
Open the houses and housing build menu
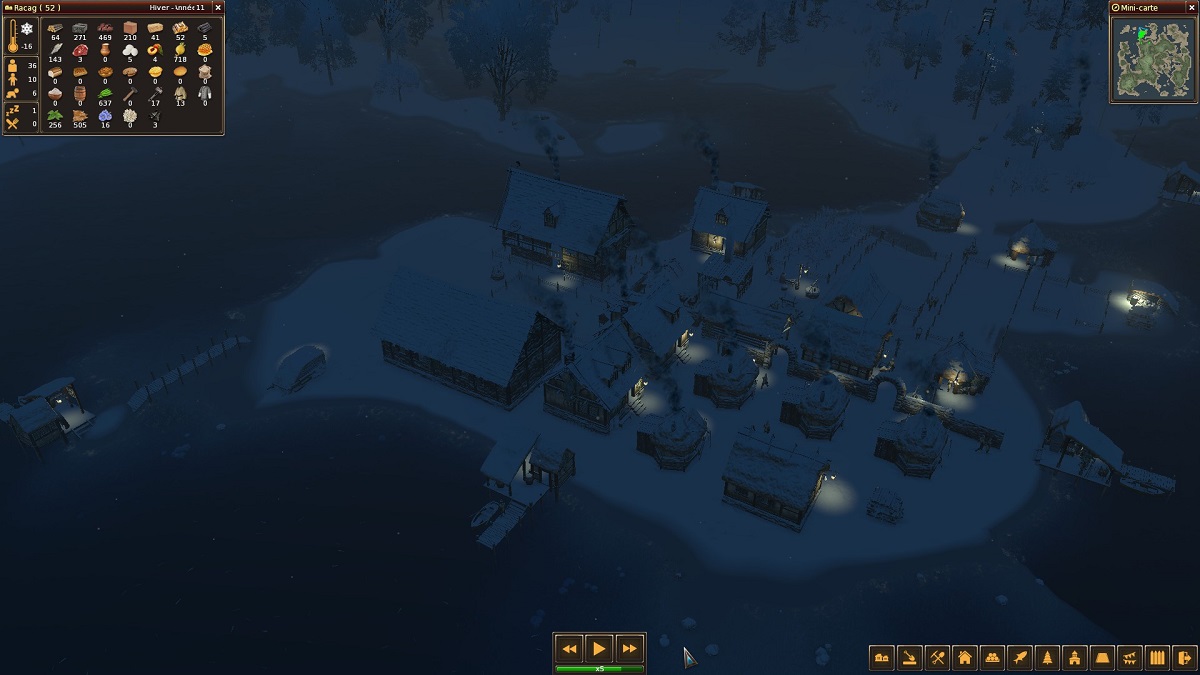882,658
